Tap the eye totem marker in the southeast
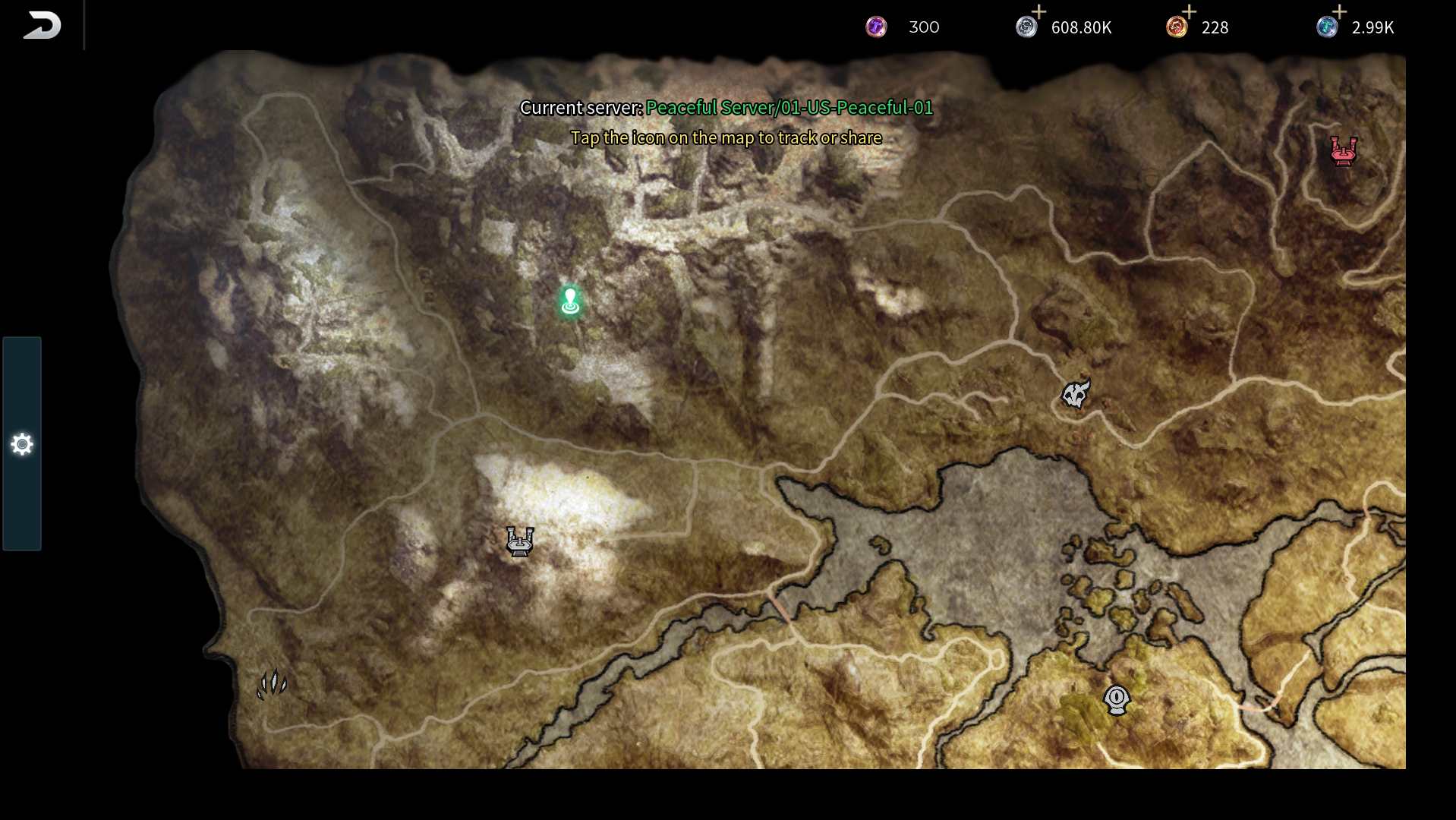The image size is (1456, 820). 1115,701
